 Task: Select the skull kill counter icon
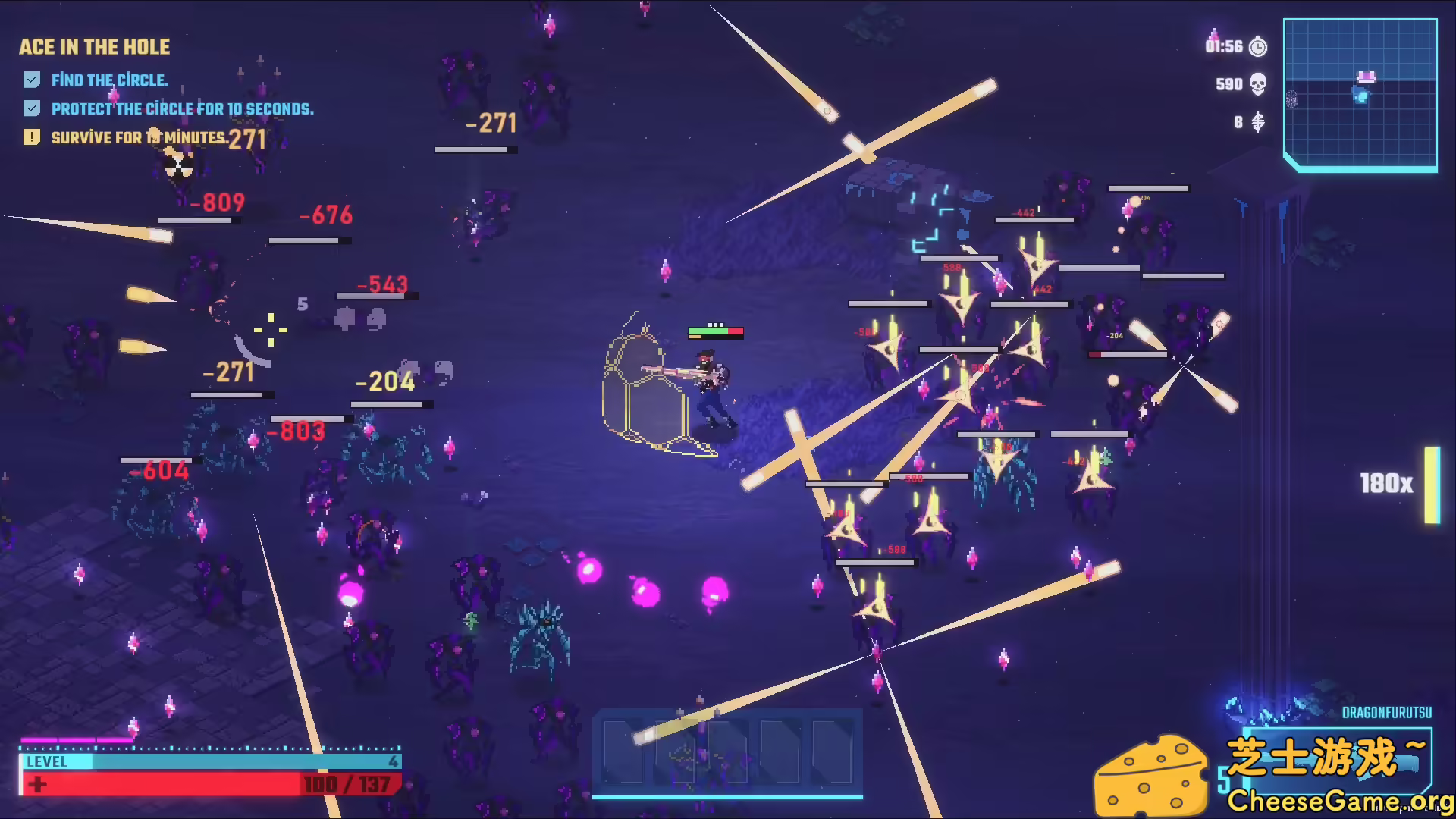coord(1257,85)
